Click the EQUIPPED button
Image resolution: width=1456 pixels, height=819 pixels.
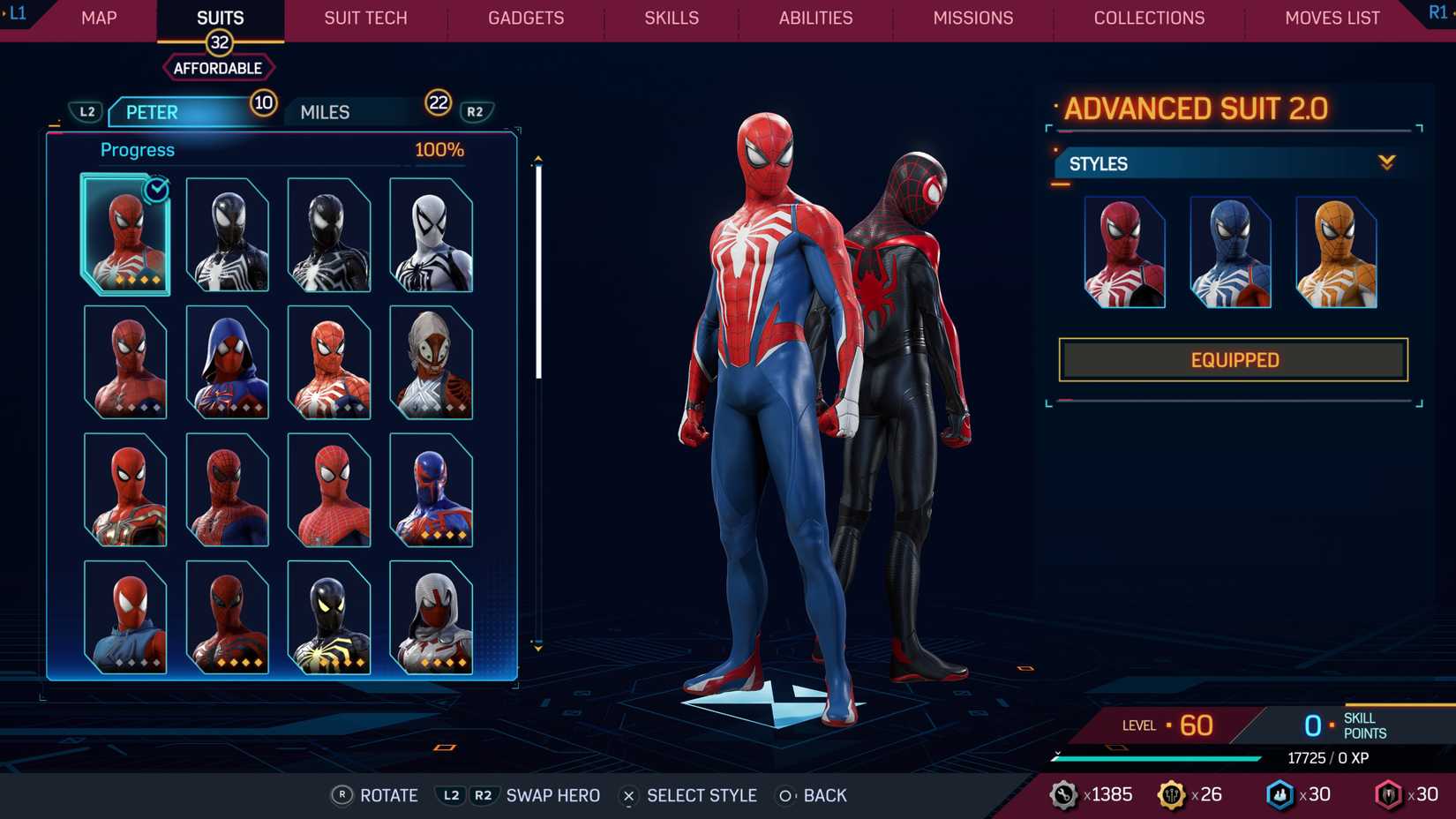(x=1233, y=359)
